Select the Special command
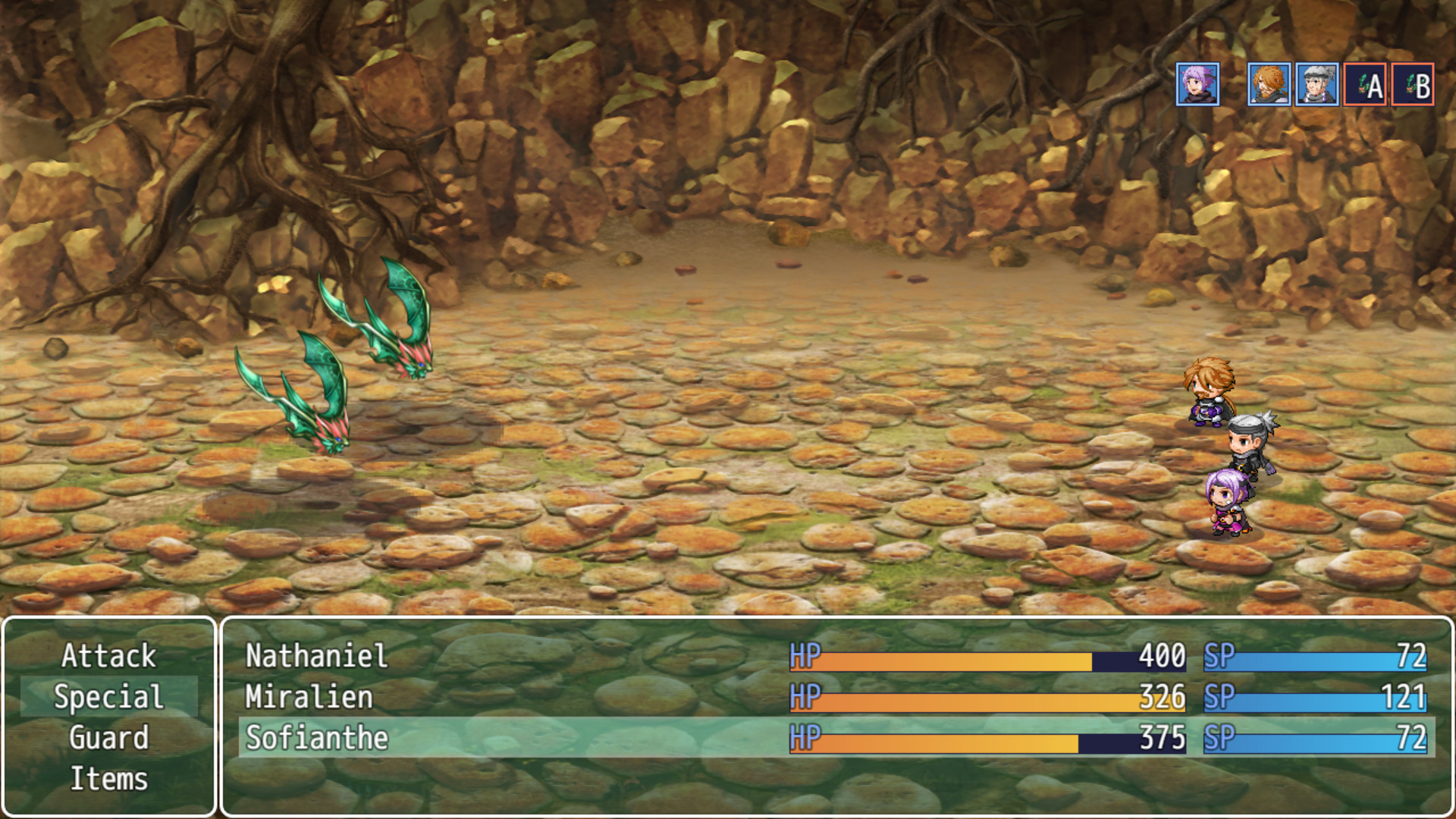Viewport: 1456px width, 819px height. click(109, 698)
